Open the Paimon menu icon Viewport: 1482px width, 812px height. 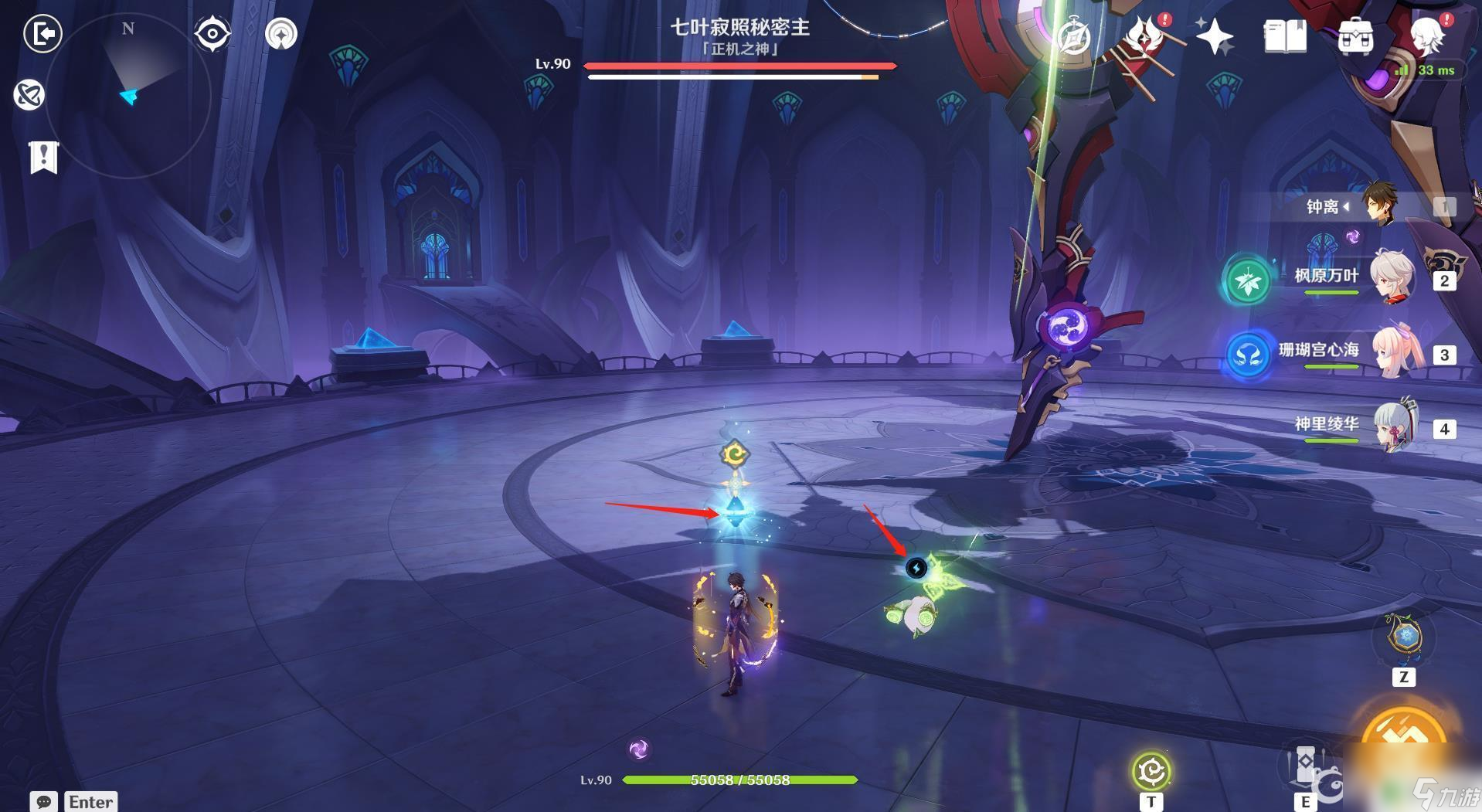point(1427,35)
